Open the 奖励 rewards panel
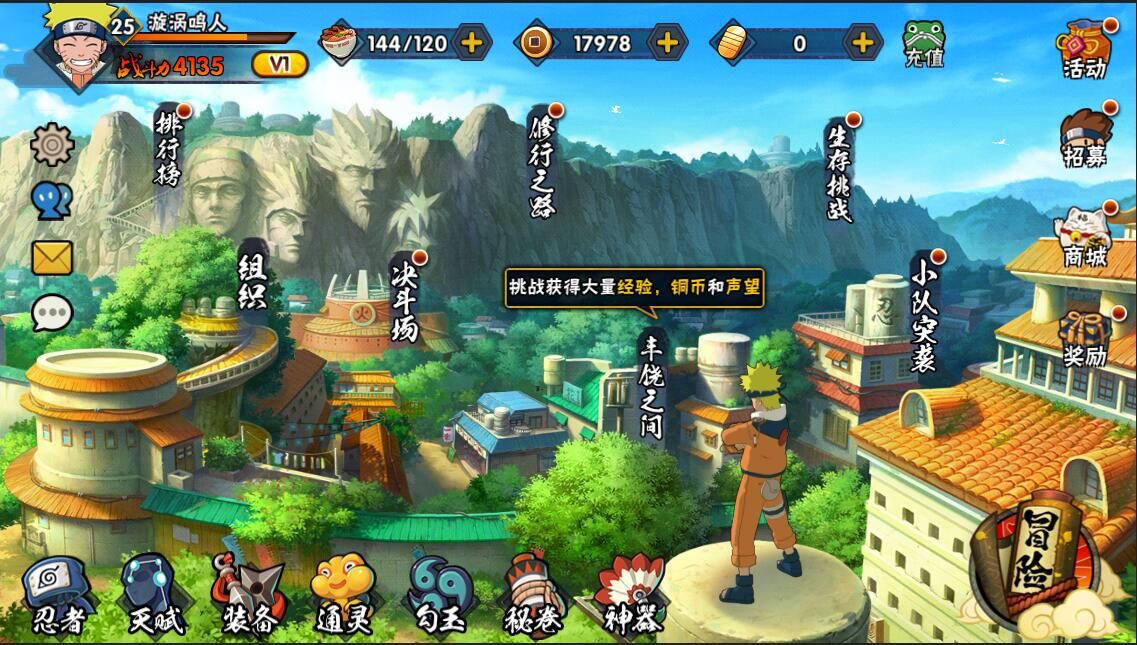1137x645 pixels. (x=1085, y=338)
